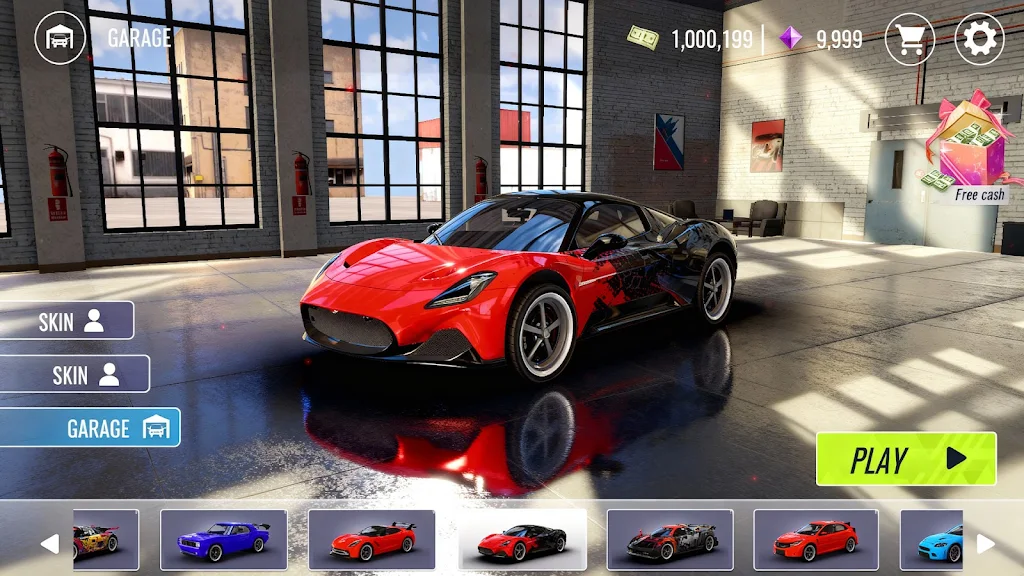Select the red hatchback thumbnail
This screenshot has width=1024, height=576.
tap(816, 540)
